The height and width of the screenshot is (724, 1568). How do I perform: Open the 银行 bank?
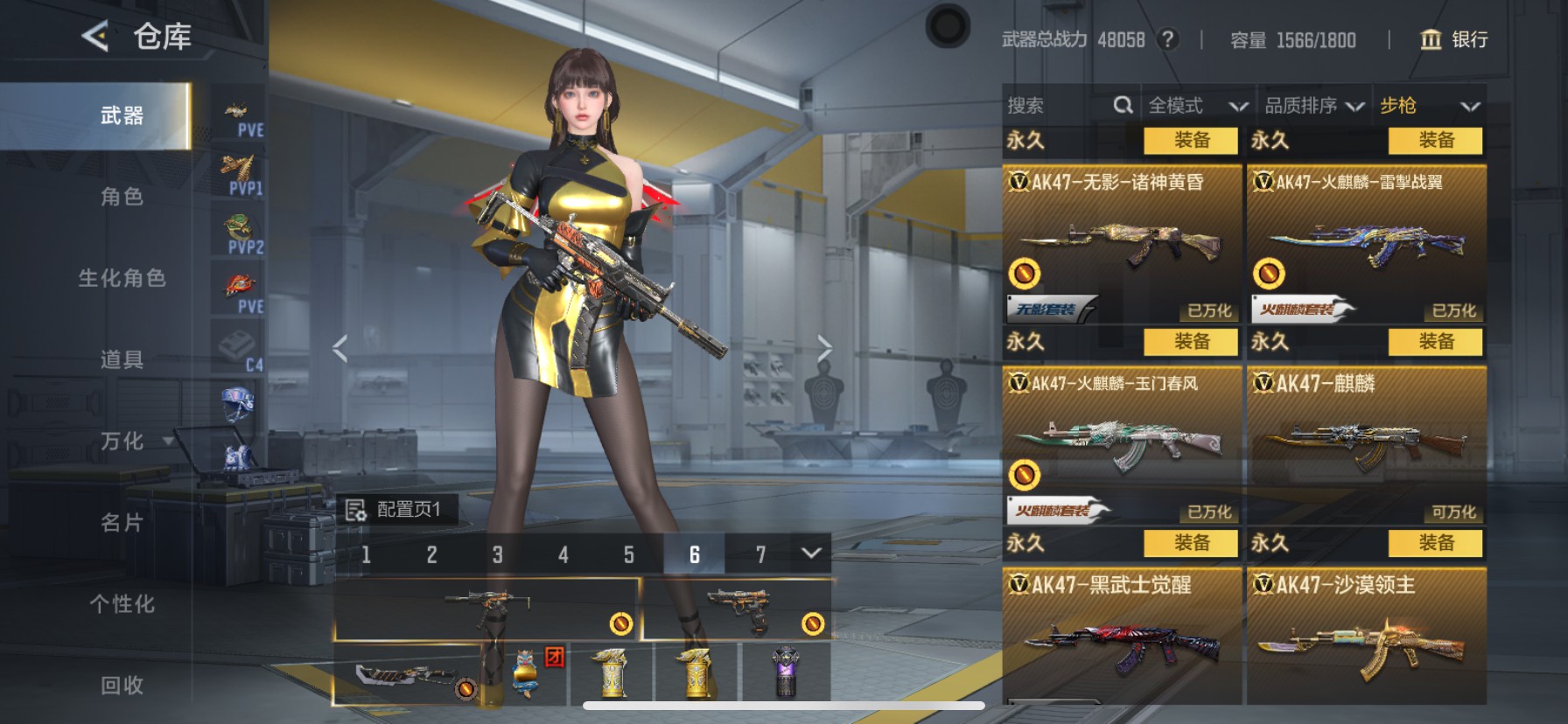coord(1453,39)
